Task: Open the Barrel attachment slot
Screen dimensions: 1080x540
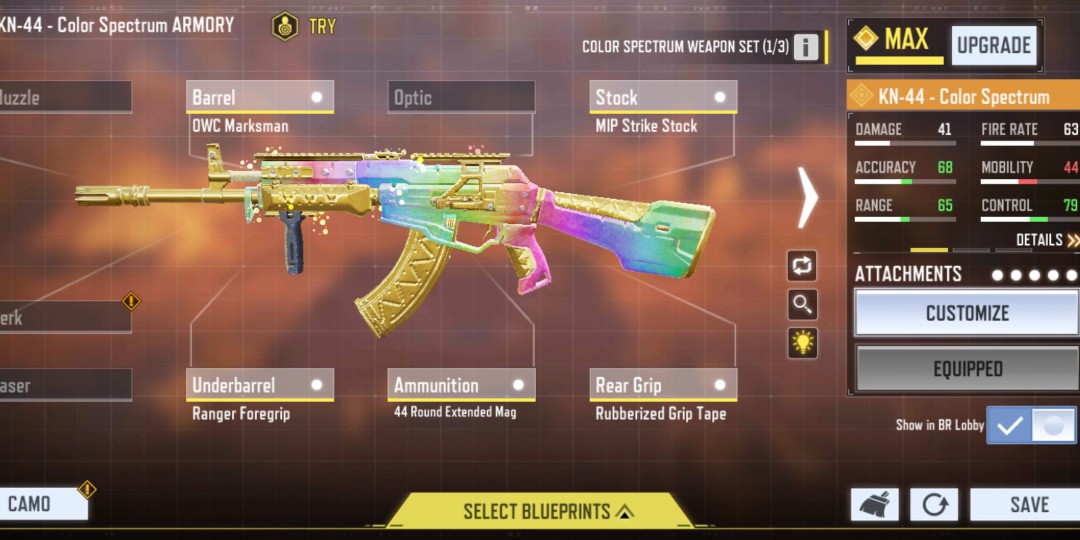Action: 260,97
